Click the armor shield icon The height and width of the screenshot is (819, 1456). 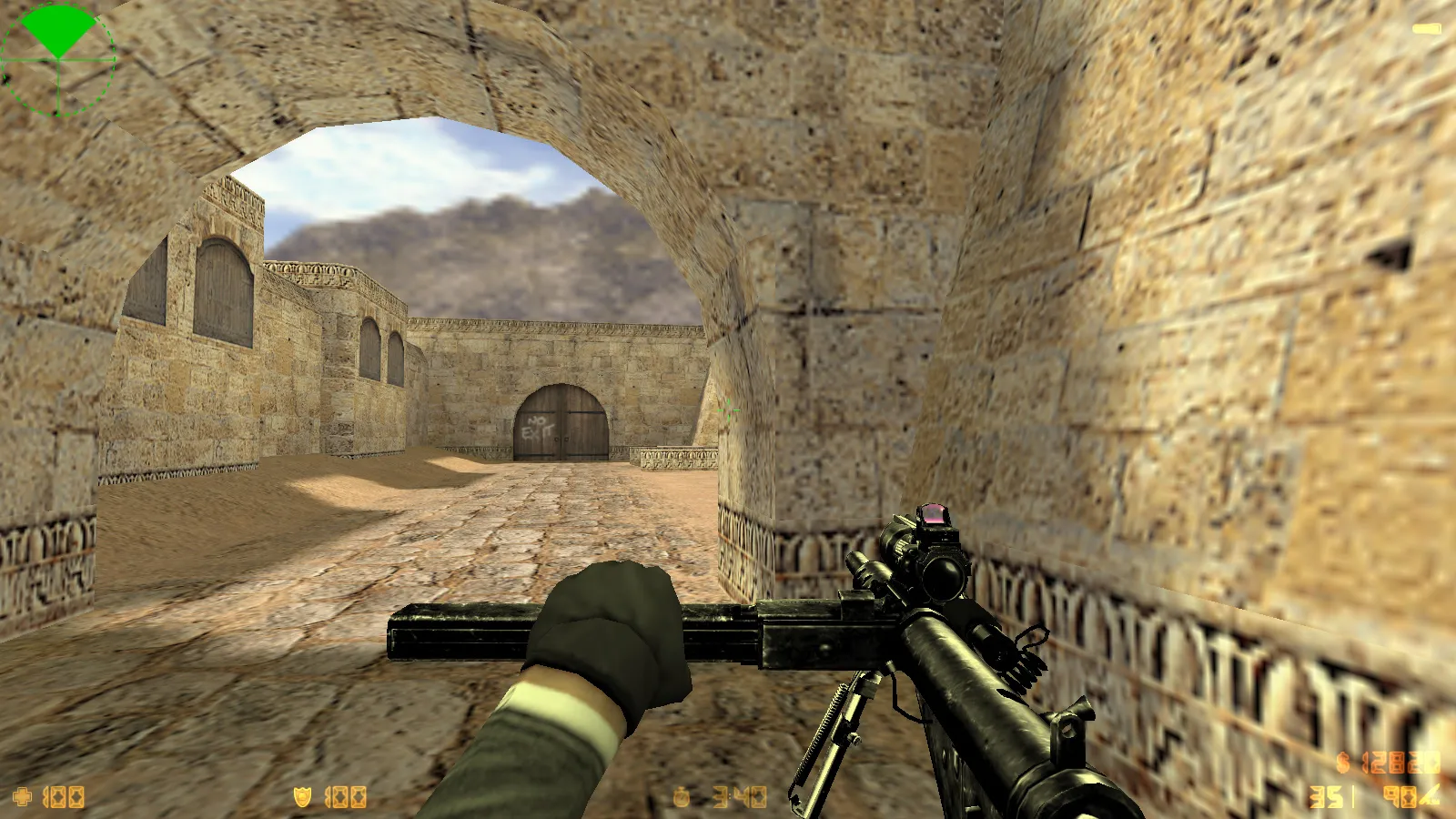303,796
